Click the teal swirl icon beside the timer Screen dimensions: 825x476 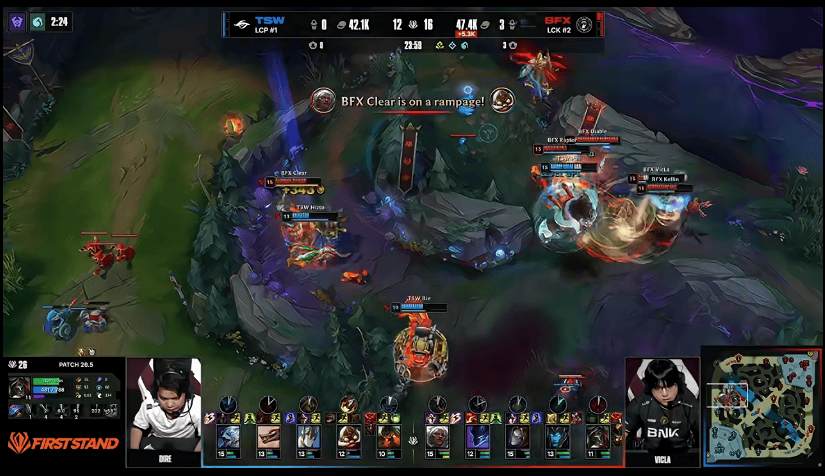click(37, 21)
